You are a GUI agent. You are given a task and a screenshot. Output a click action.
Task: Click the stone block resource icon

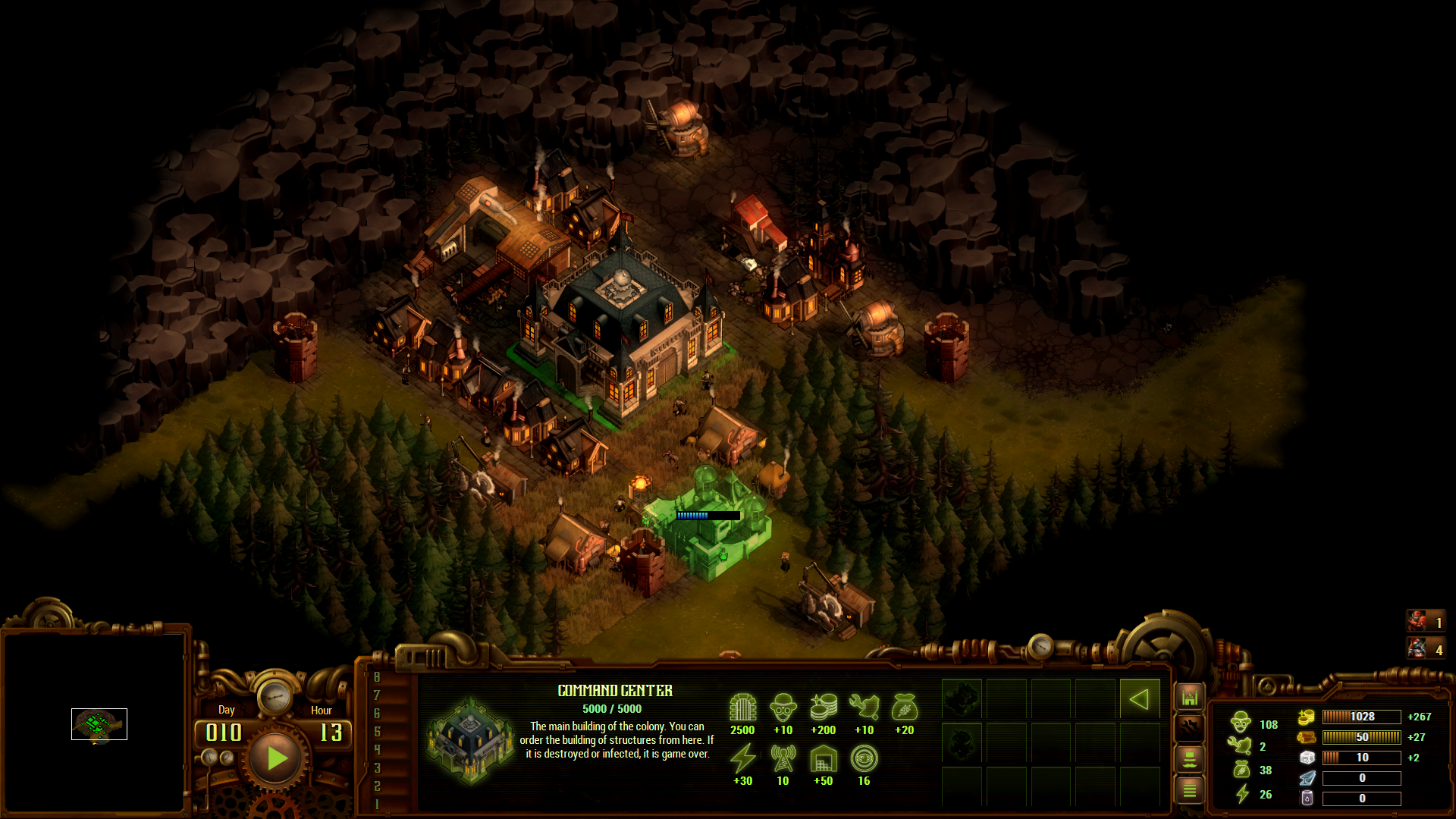(x=1307, y=758)
